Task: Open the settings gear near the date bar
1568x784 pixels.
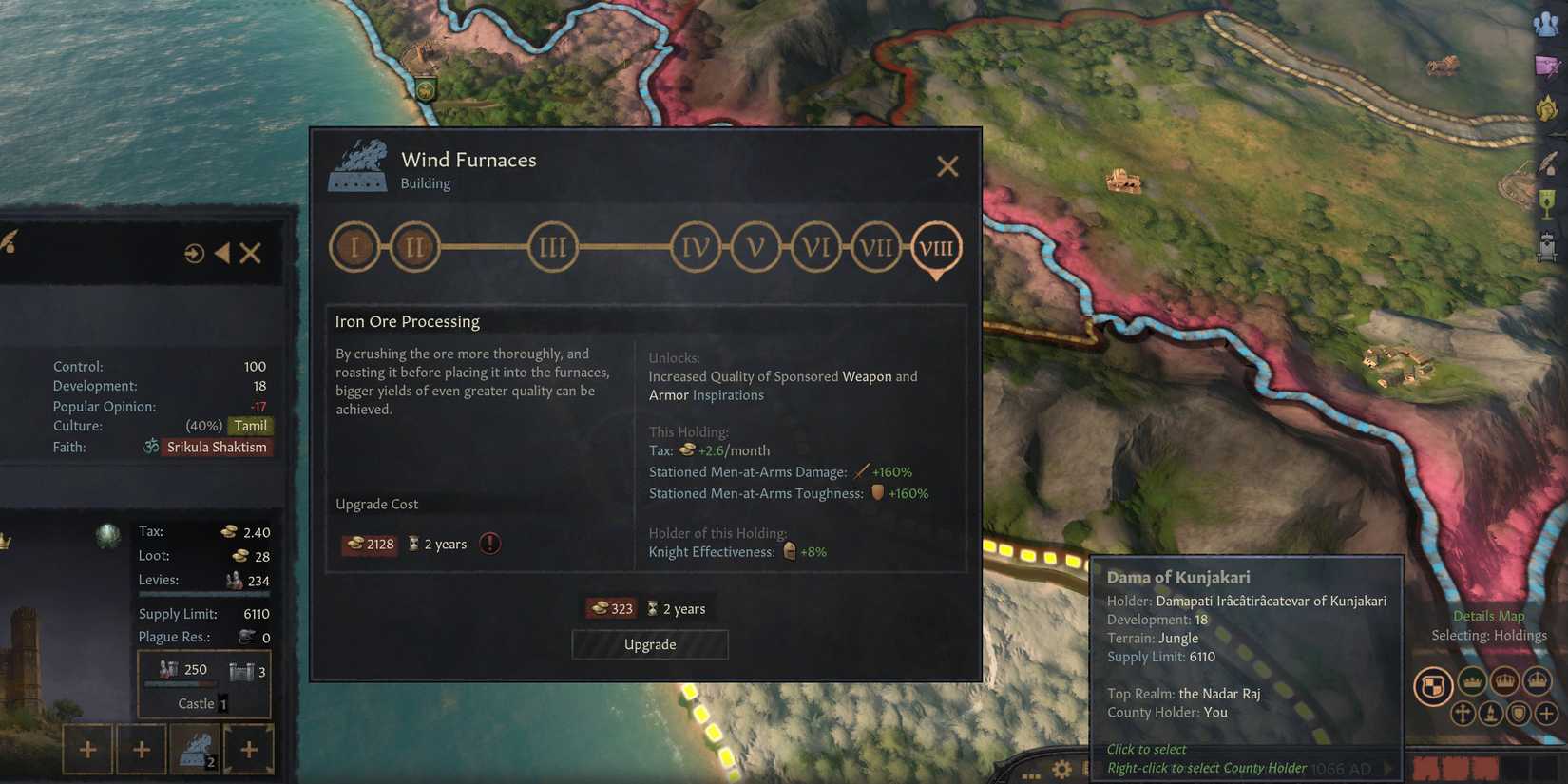Action: click(1062, 768)
